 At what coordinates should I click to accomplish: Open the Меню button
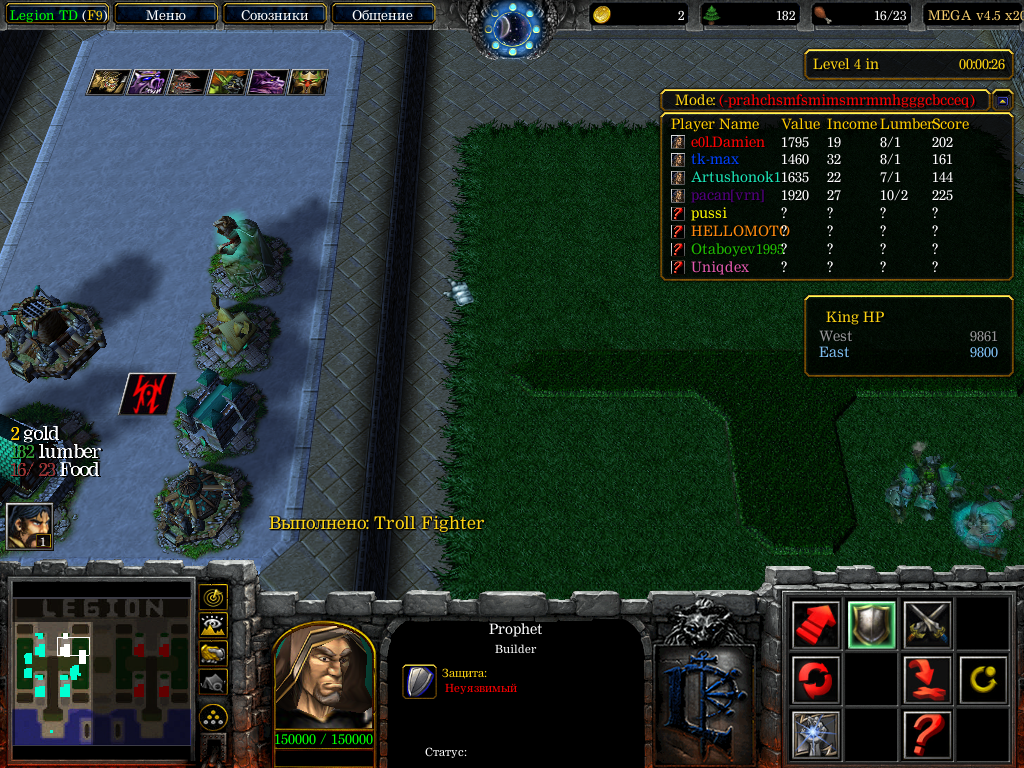tap(166, 15)
